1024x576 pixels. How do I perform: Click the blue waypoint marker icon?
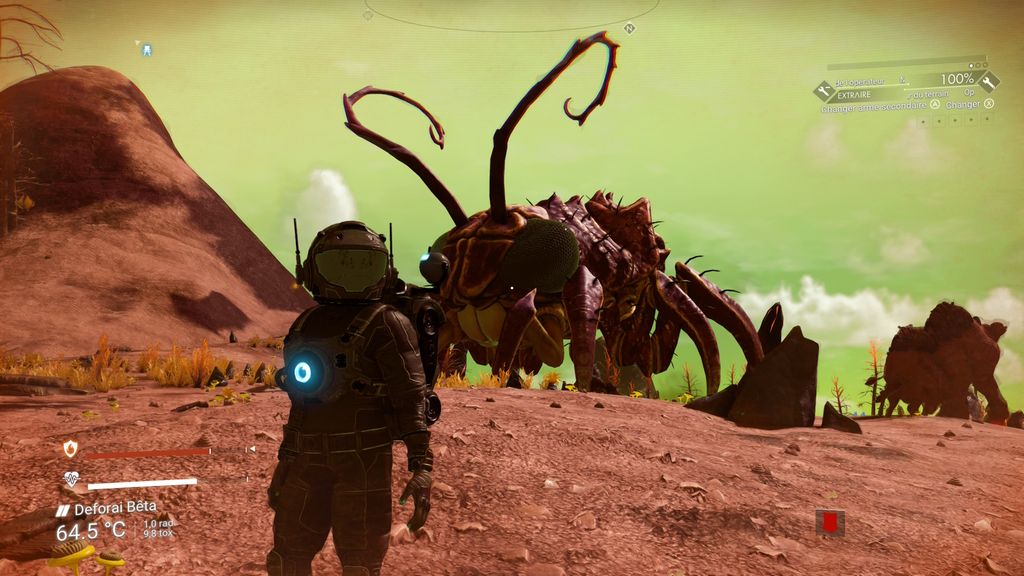click(146, 47)
